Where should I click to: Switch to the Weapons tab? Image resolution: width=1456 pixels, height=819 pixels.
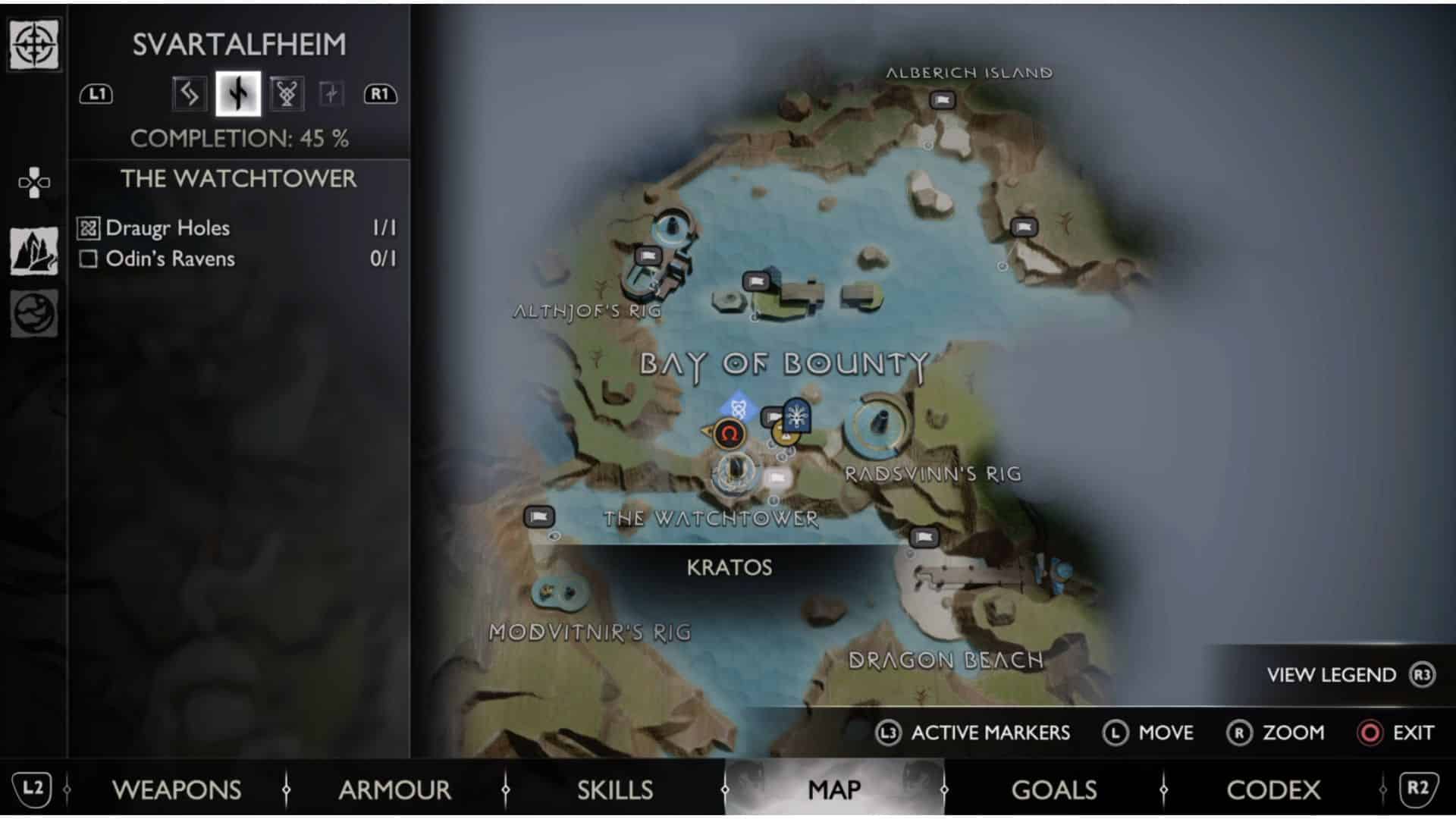tap(177, 789)
